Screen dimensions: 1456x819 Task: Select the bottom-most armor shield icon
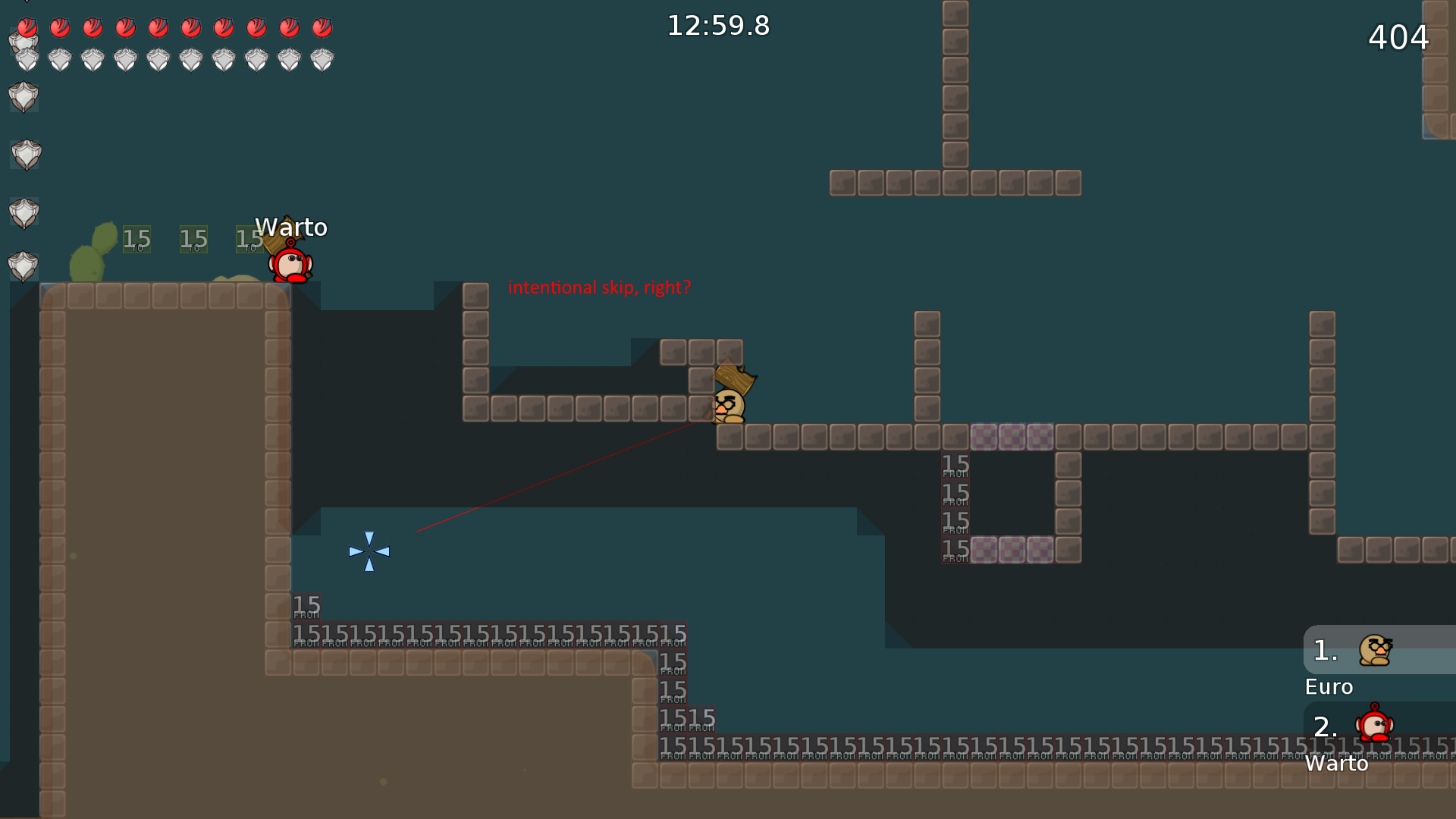(x=24, y=266)
